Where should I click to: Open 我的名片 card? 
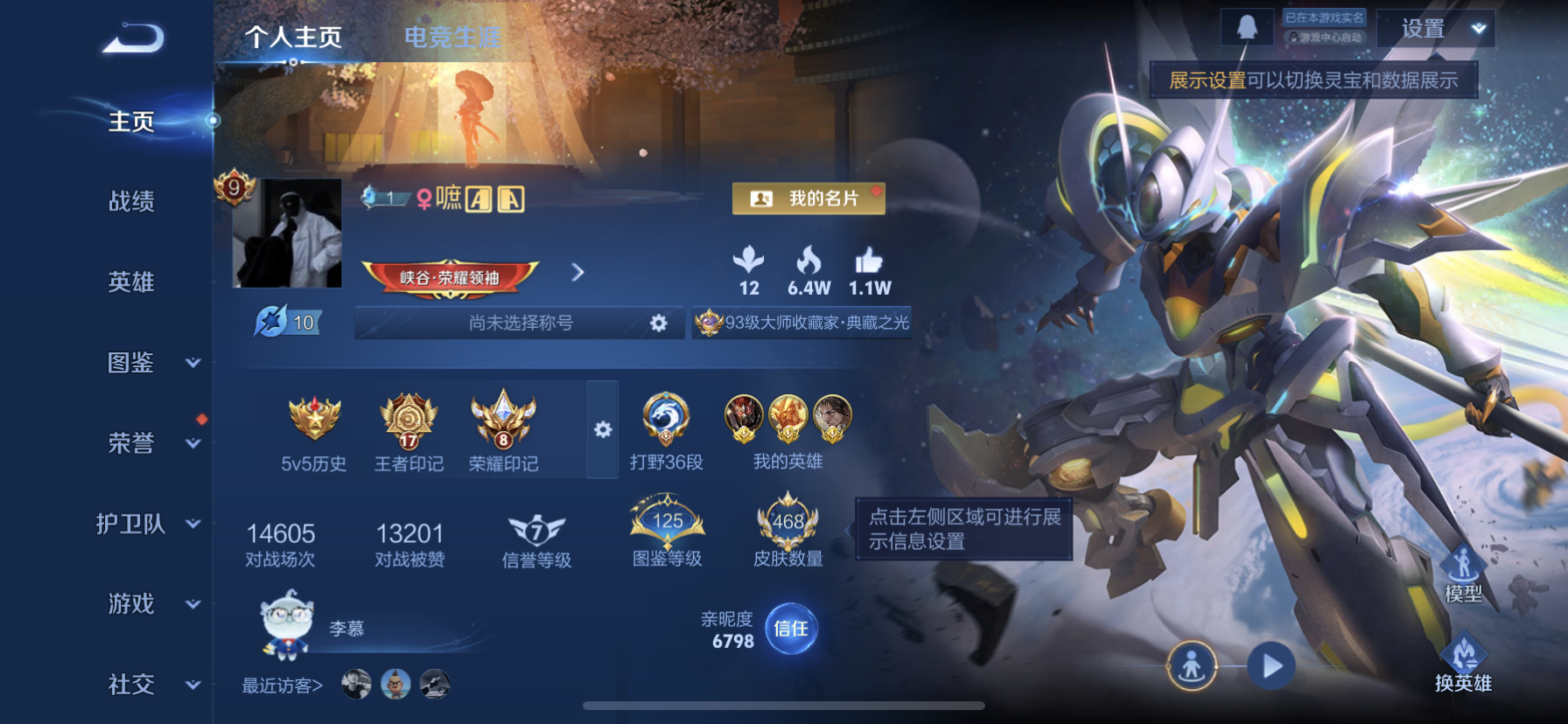(808, 198)
